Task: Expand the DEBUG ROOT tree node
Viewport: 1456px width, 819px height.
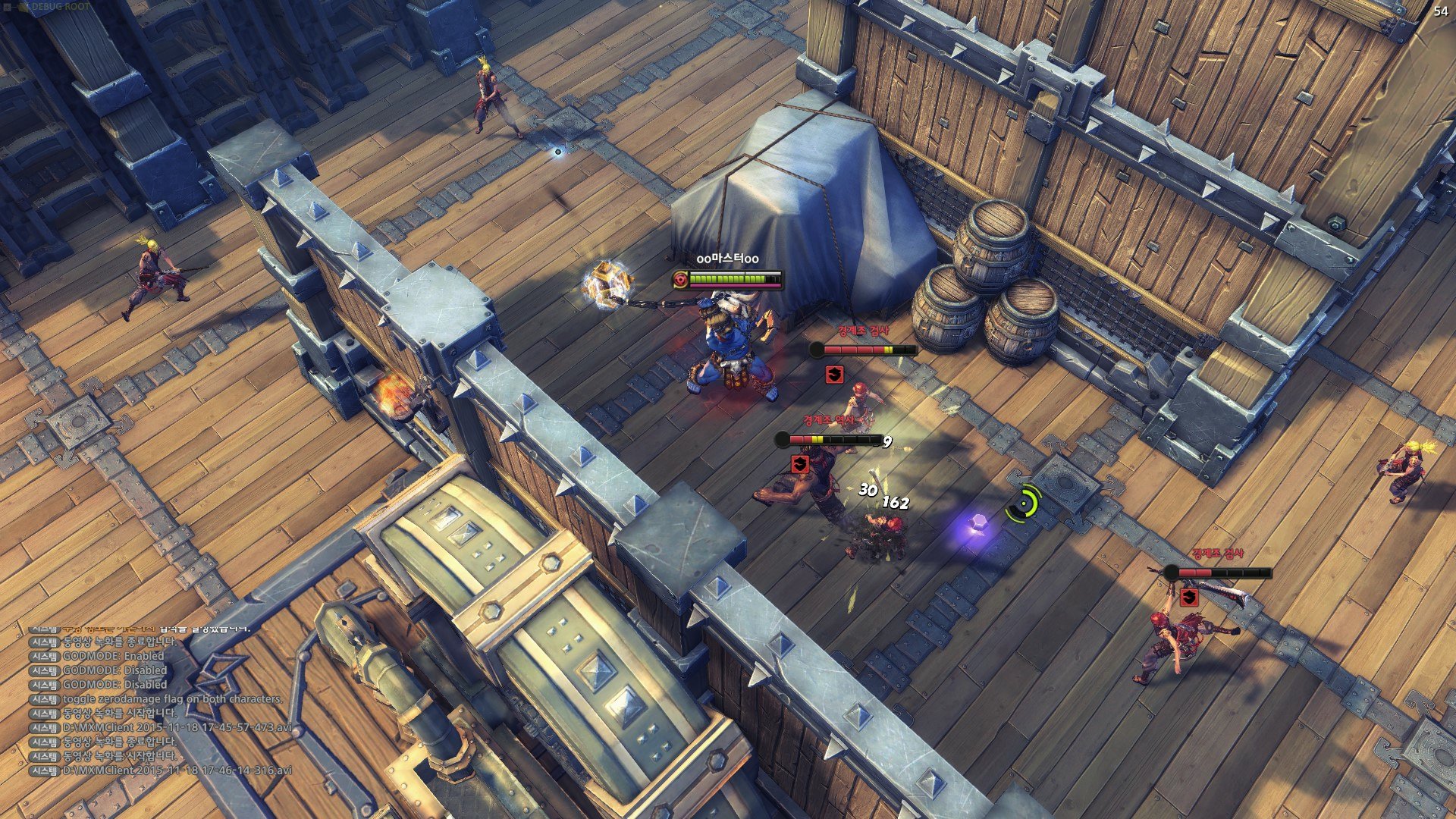Action: [7, 7]
